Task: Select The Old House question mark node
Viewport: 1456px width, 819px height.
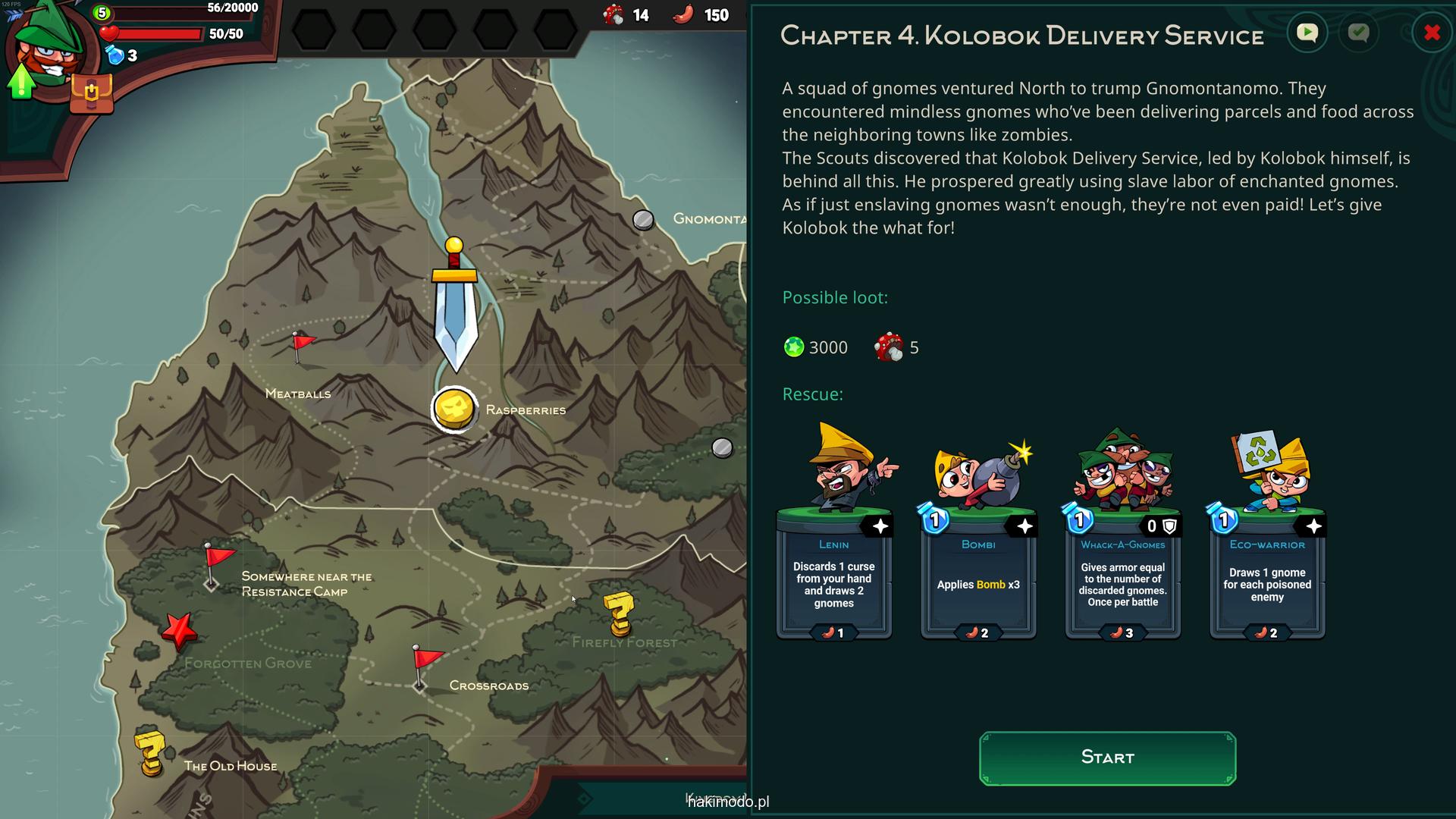Action: pyautogui.click(x=150, y=753)
